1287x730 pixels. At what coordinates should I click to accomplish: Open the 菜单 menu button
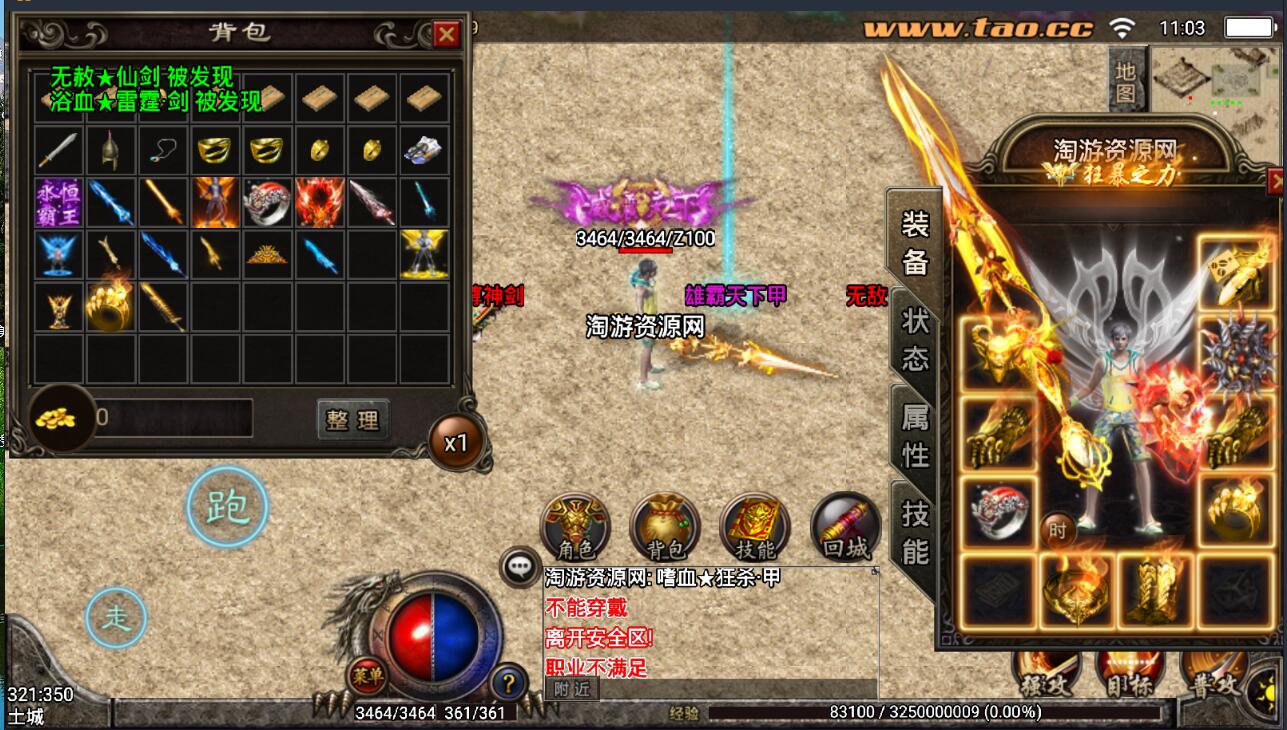[366, 678]
